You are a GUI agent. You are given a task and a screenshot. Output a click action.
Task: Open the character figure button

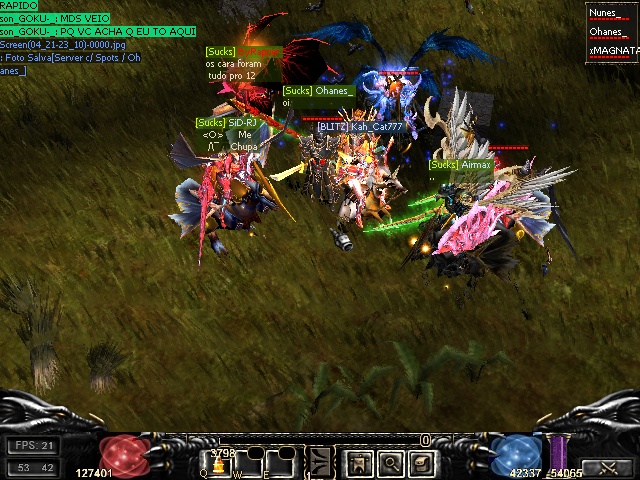(x=360, y=463)
